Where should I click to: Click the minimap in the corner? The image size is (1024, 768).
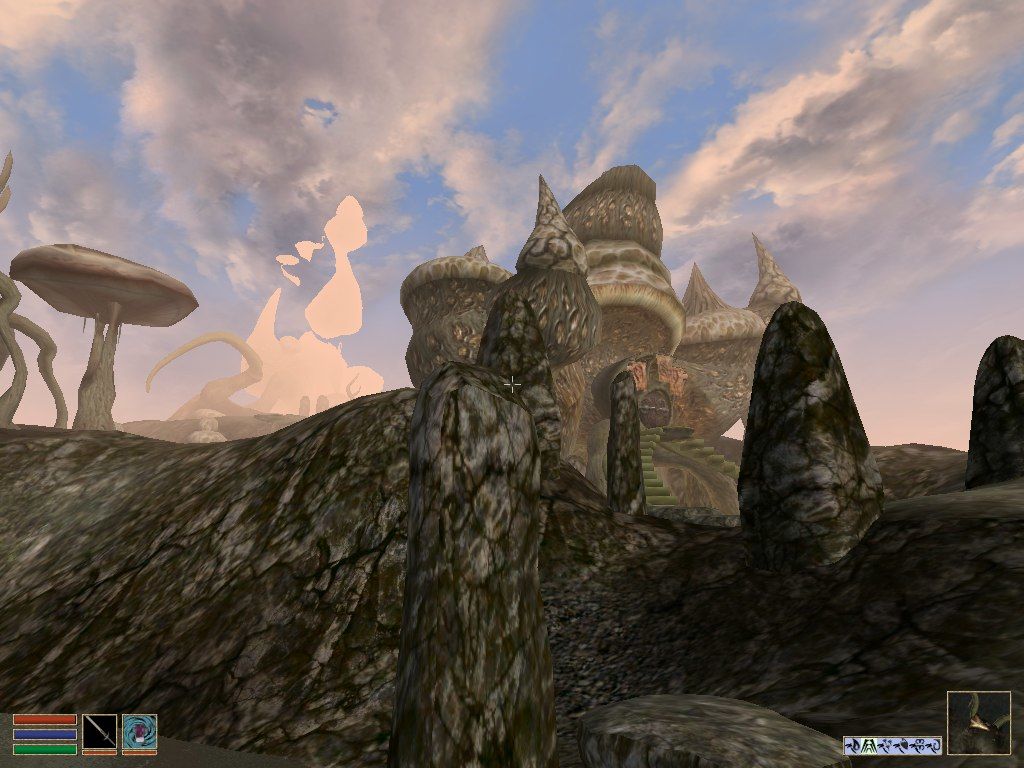(x=978, y=723)
